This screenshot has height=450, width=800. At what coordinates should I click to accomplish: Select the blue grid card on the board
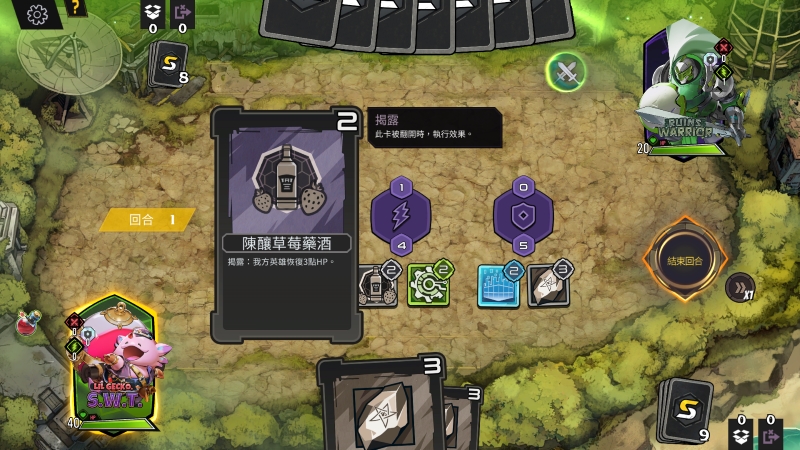click(498, 285)
